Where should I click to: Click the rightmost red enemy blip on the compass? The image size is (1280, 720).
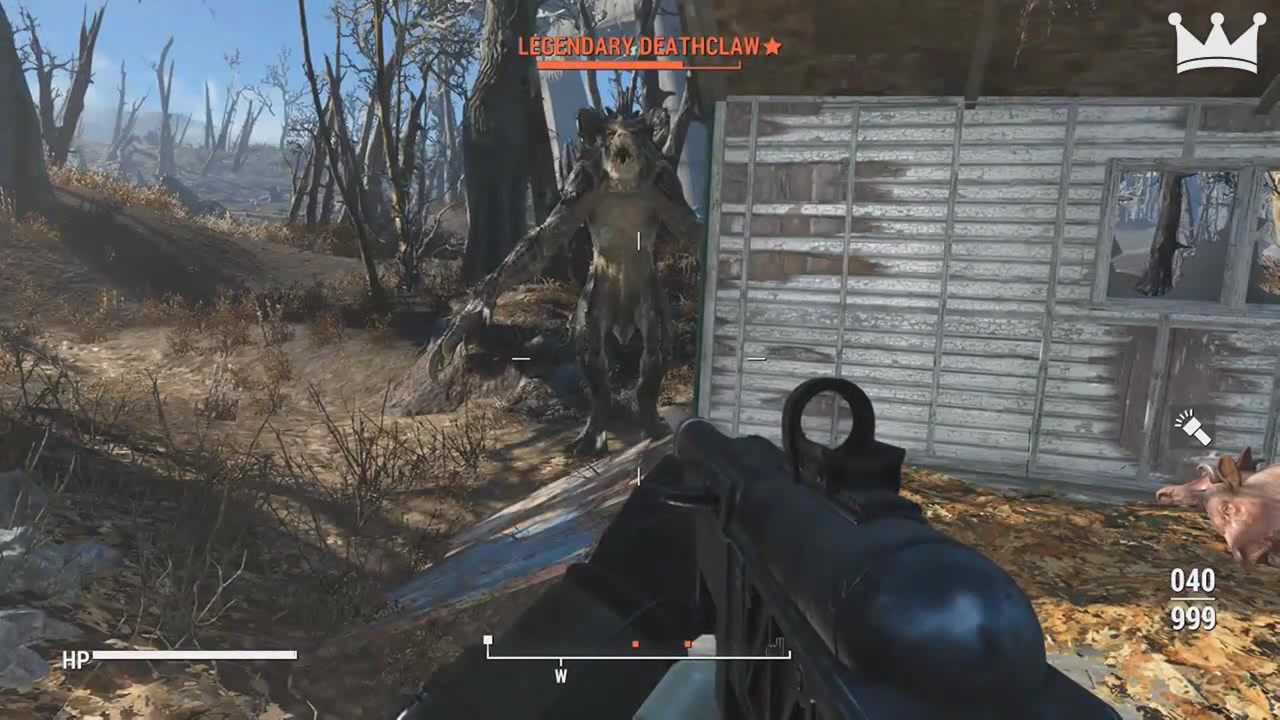[x=687, y=645]
